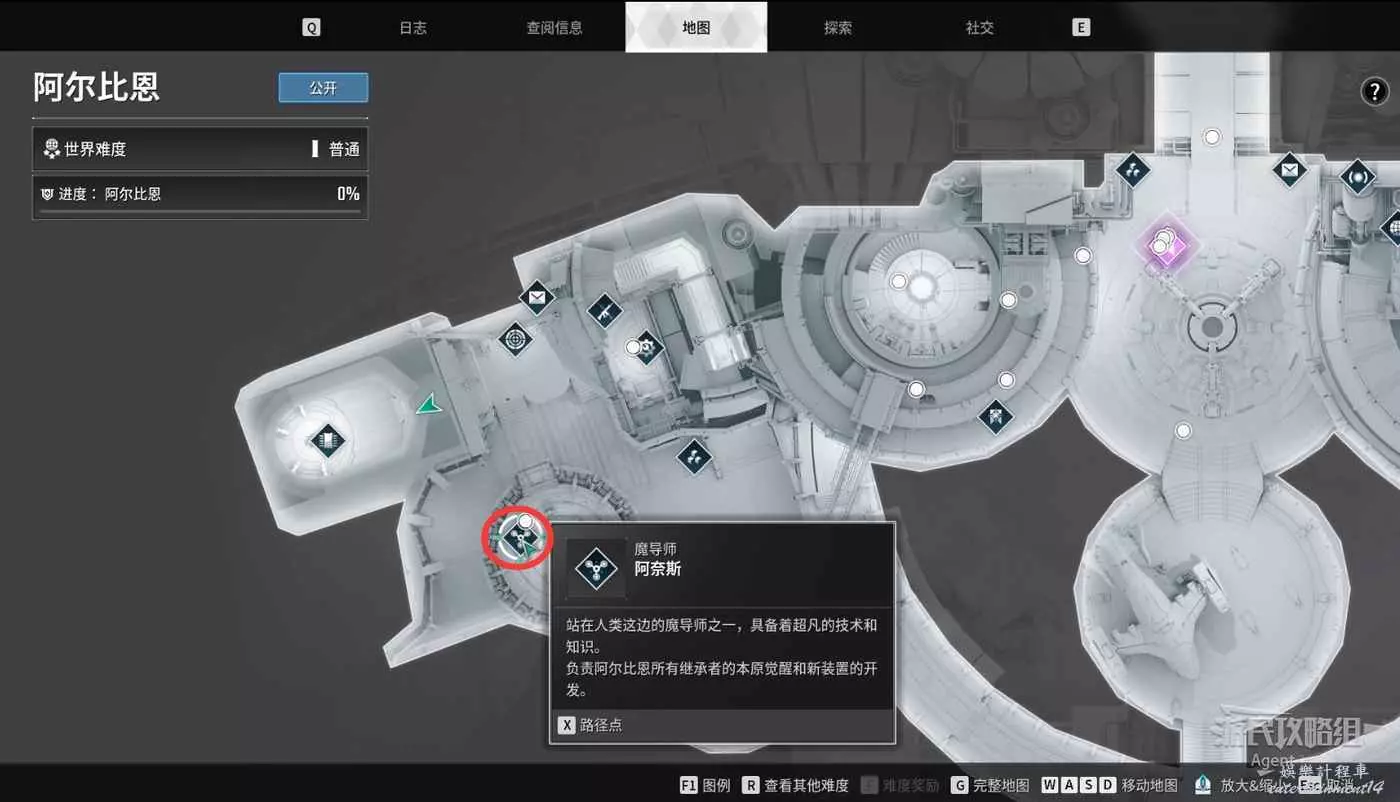Image resolution: width=1400 pixels, height=802 pixels.
Task: Open the 查阅信息 tab
Action: click(x=554, y=28)
